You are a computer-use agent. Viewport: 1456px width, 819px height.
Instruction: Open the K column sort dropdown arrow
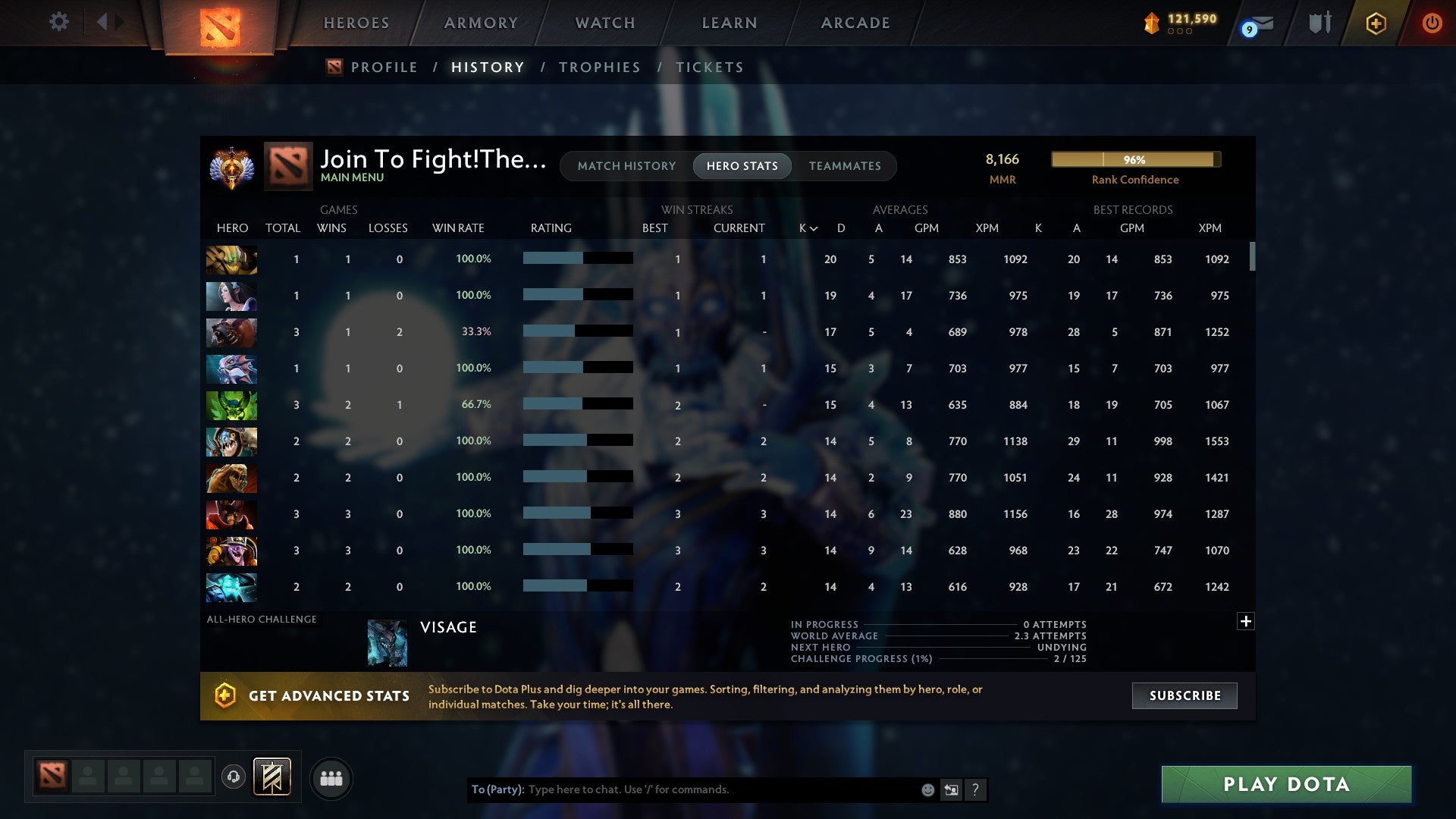tap(814, 227)
